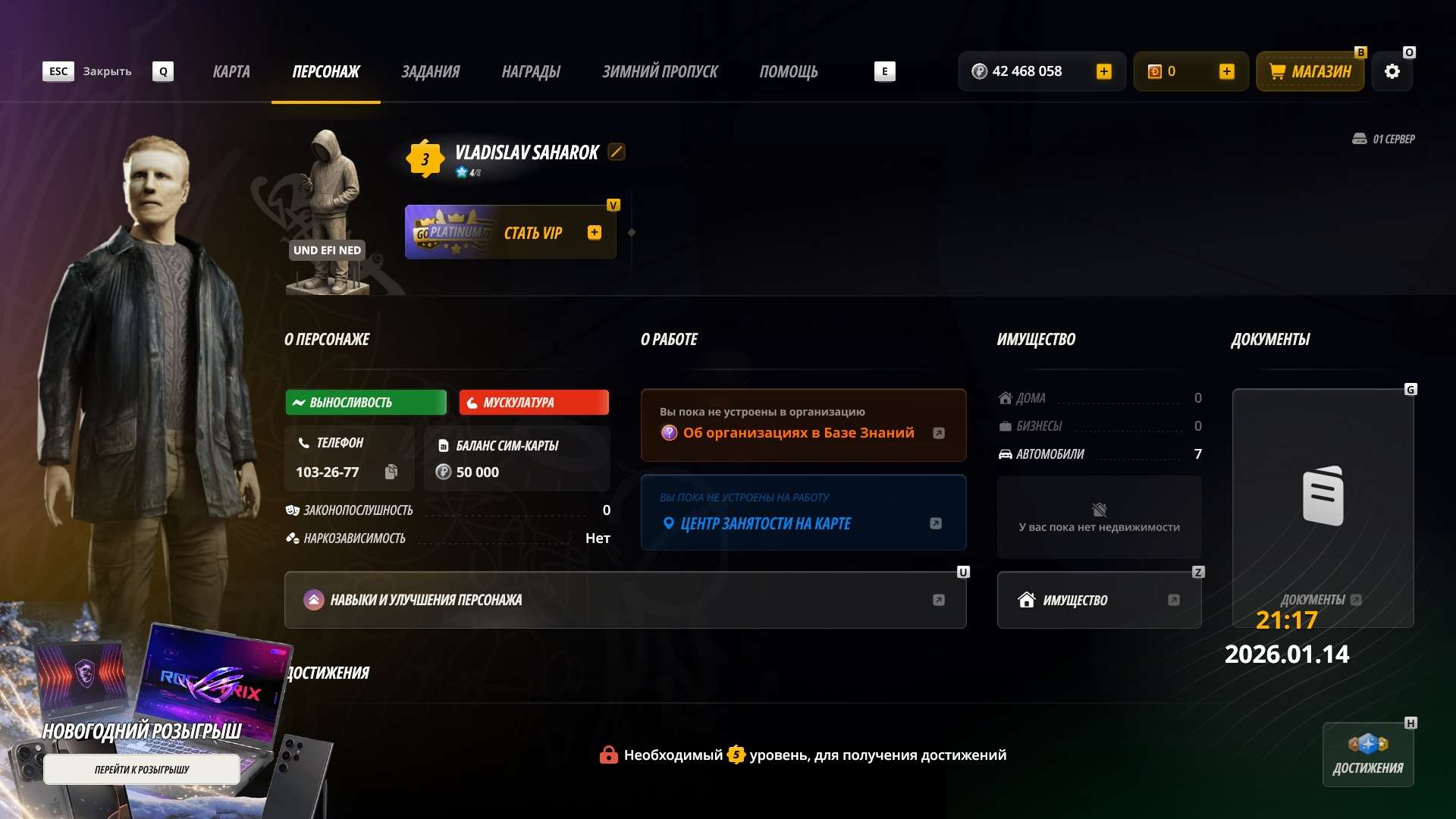Close the menu with the Закрыть button
The image size is (1456, 819).
click(x=106, y=71)
